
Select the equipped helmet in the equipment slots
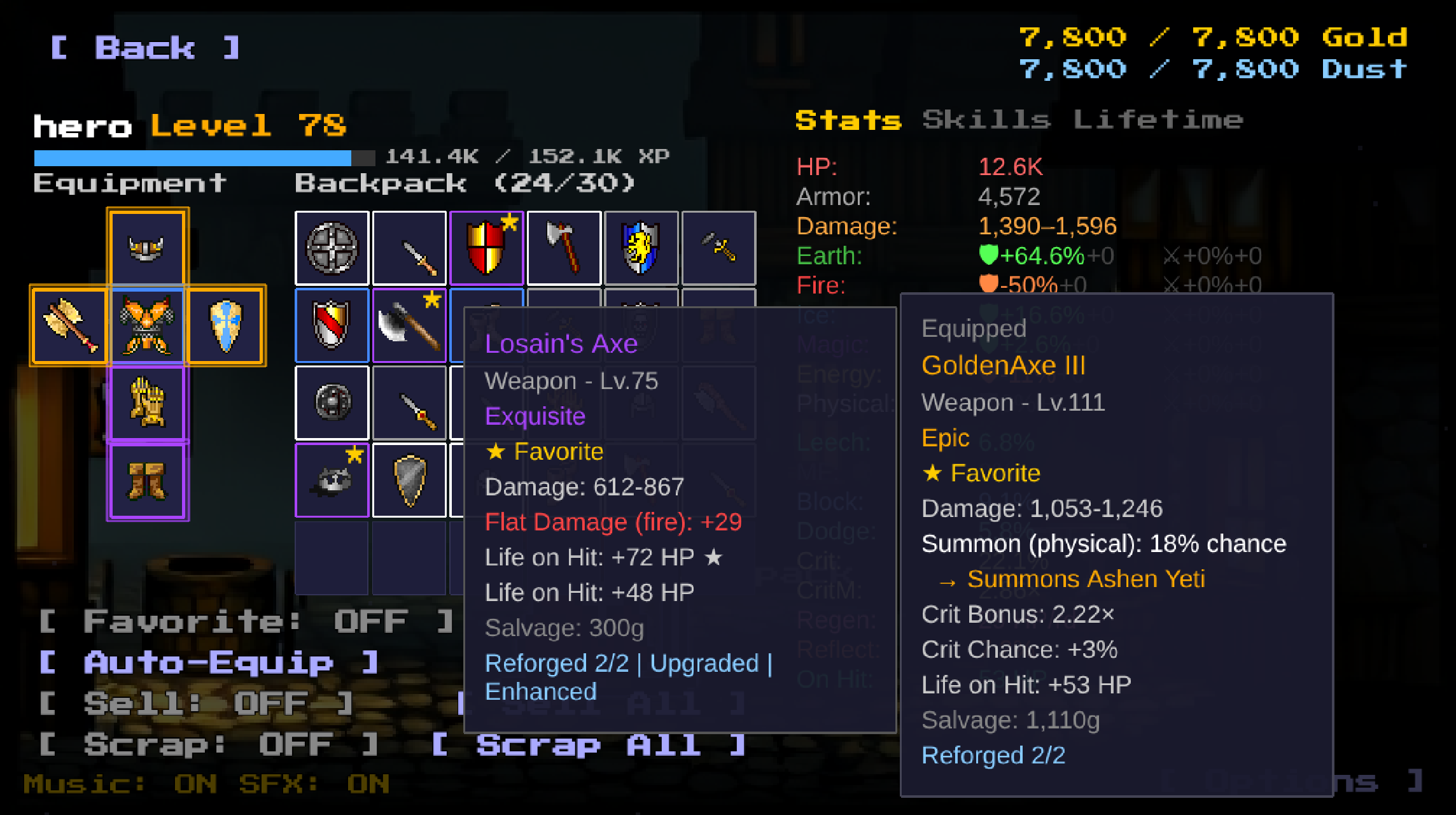pyautogui.click(x=147, y=248)
